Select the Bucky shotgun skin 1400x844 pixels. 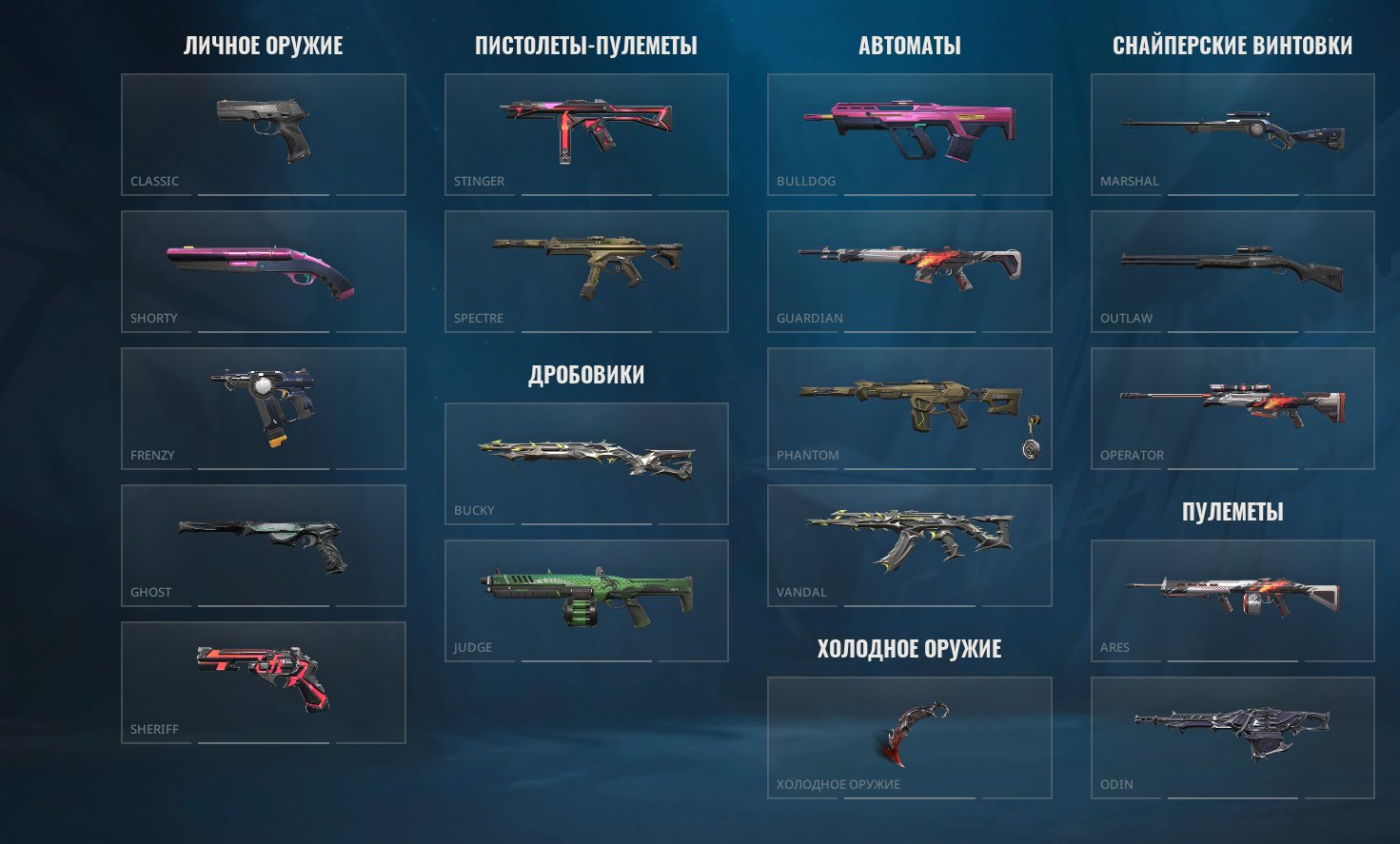tap(586, 463)
